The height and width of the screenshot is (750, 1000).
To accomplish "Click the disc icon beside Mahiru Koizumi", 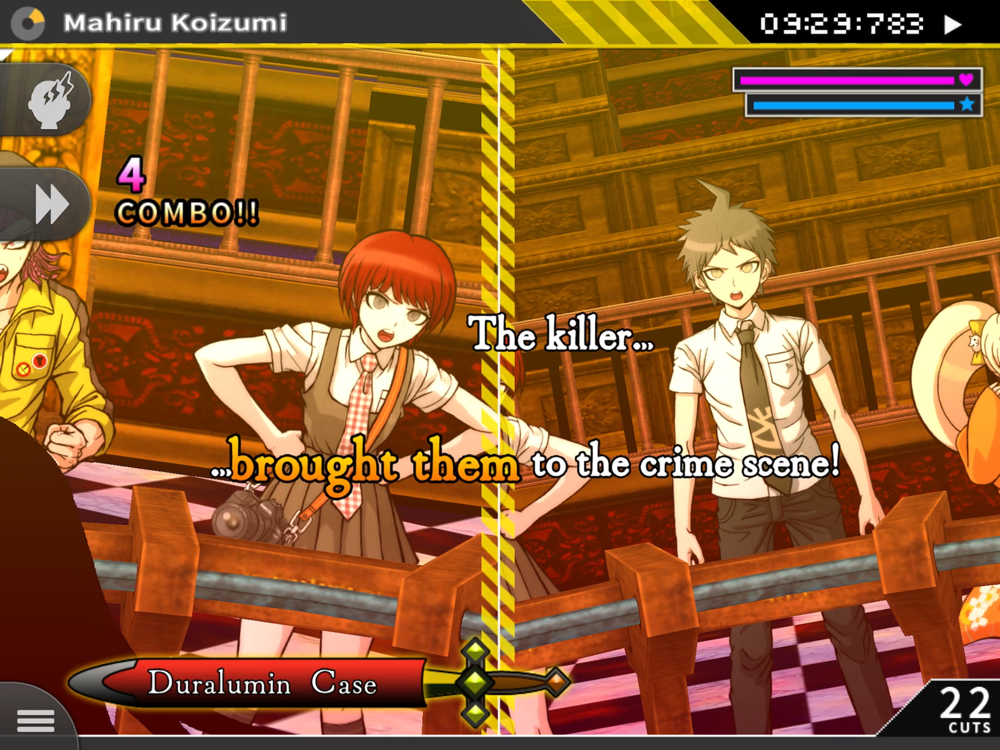I will pos(27,23).
